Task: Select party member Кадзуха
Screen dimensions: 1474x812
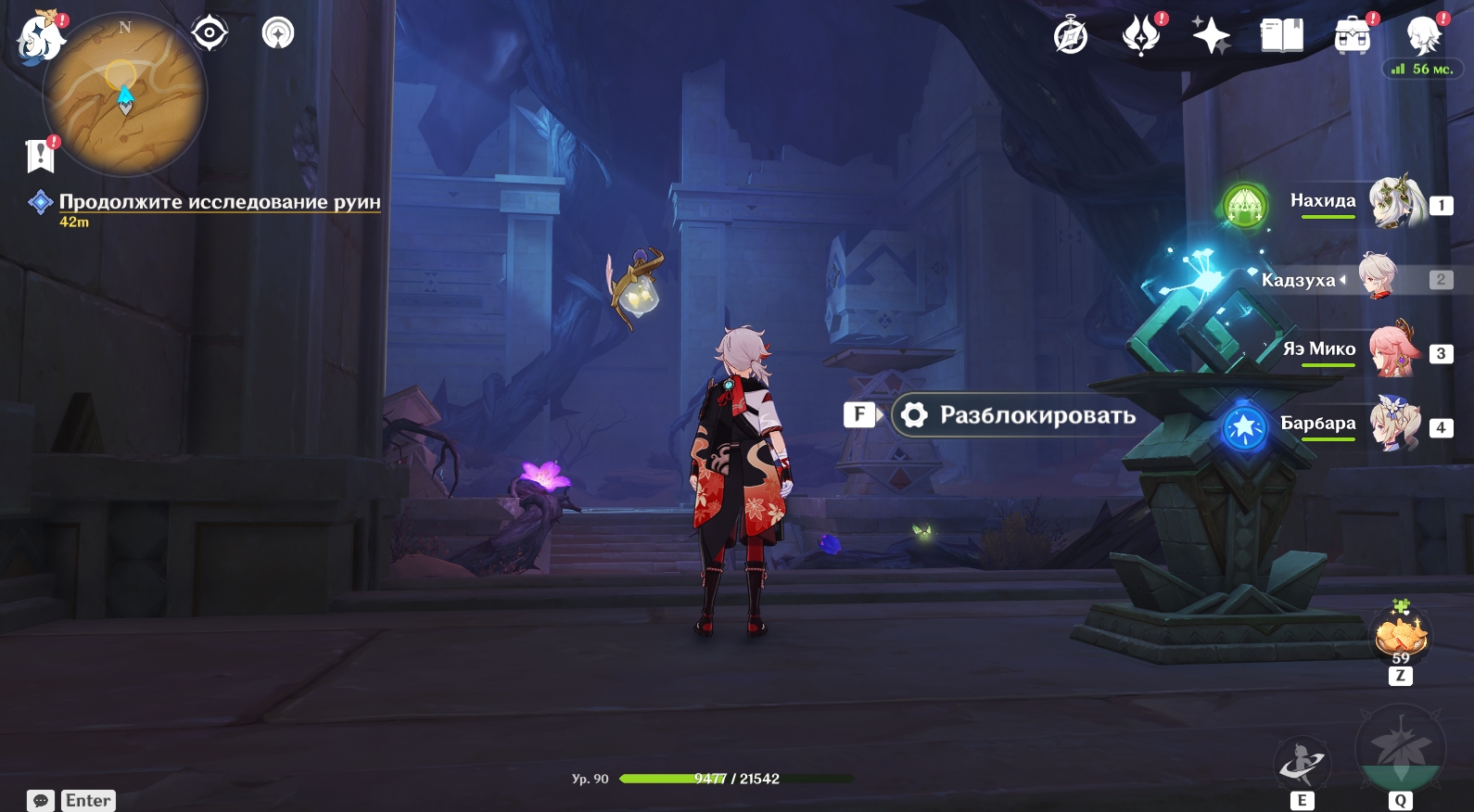Action: coord(1378,277)
